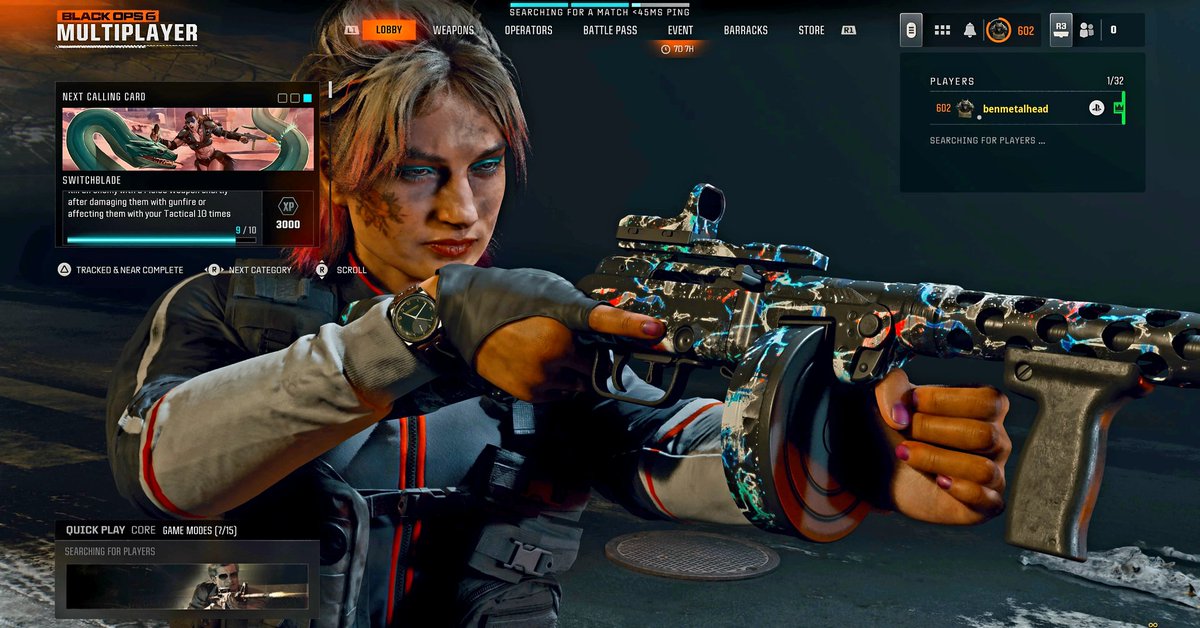Viewport: 1200px width, 628px height.
Task: Select benmetalhead in the players list
Action: click(1015, 108)
